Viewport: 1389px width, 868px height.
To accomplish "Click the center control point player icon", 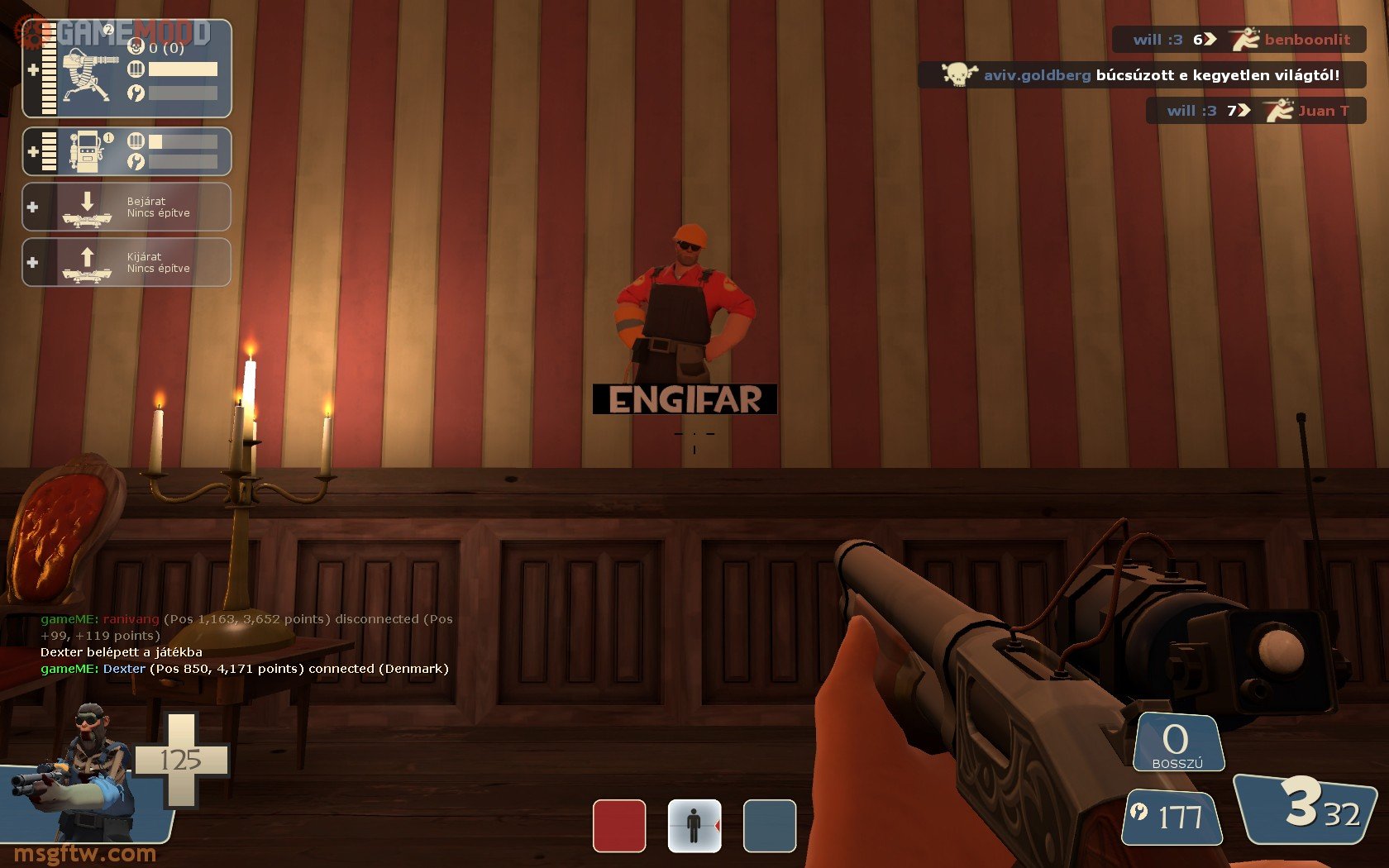I will click(x=694, y=825).
